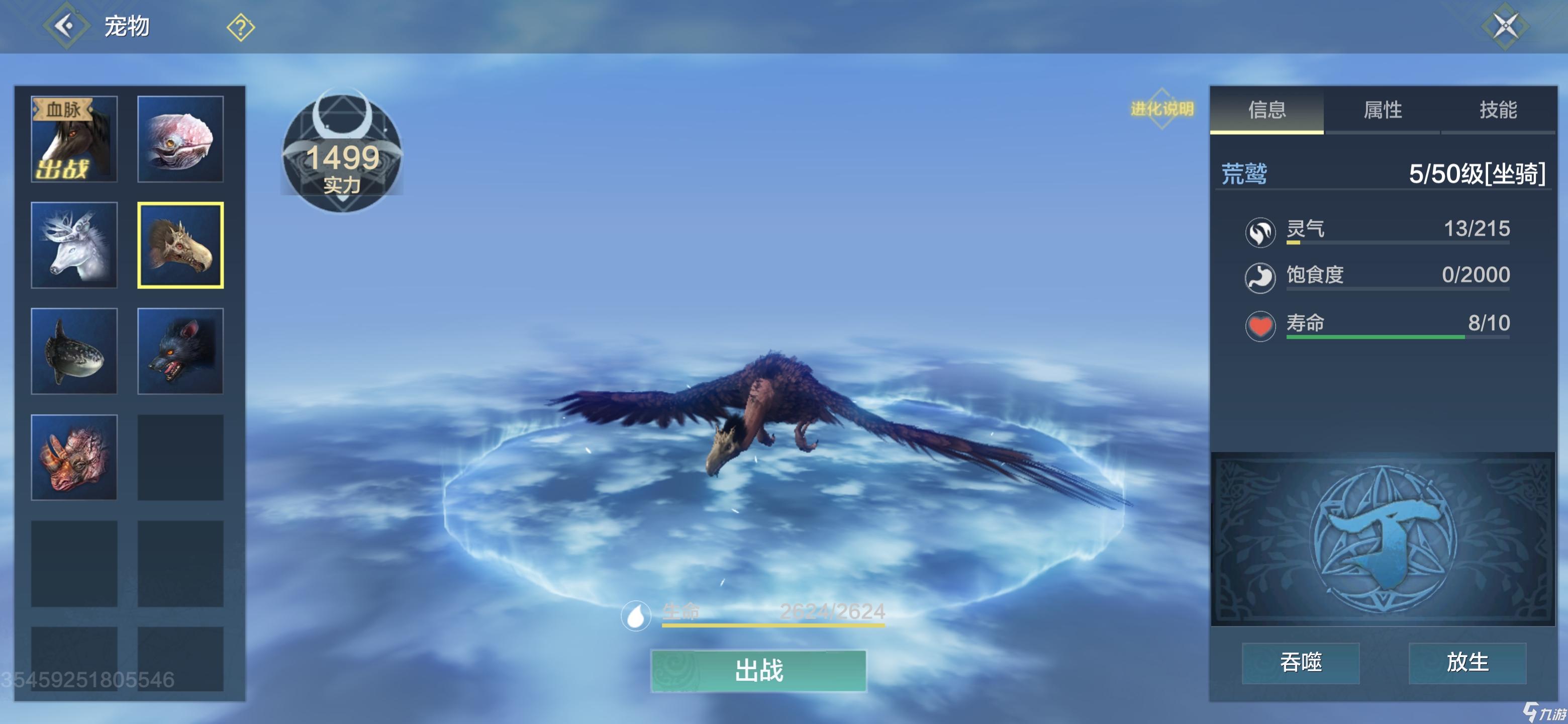Switch to the 属性 attributes tab
The image size is (1568, 724).
[1383, 110]
